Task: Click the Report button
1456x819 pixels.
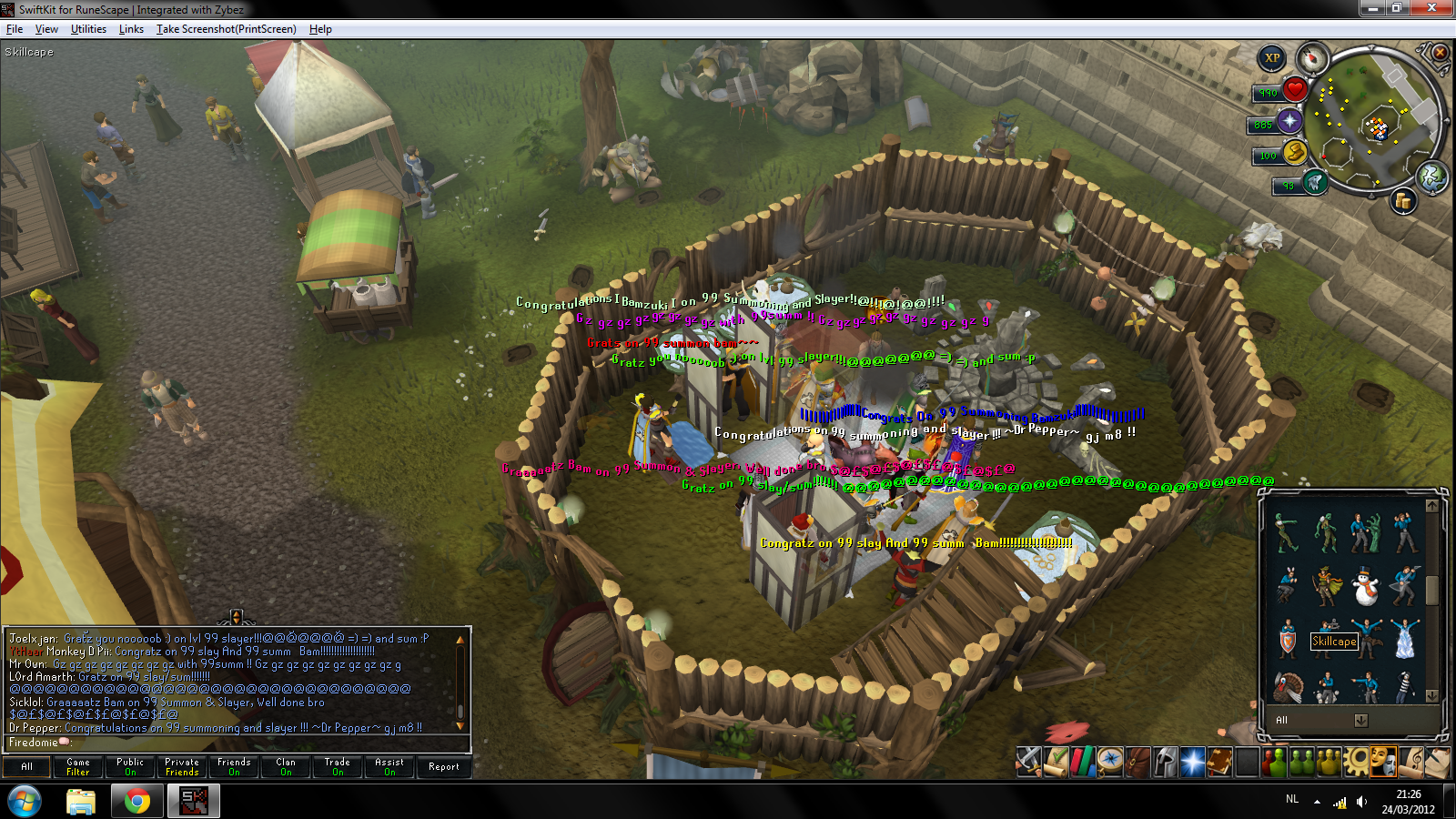Action: point(444,767)
